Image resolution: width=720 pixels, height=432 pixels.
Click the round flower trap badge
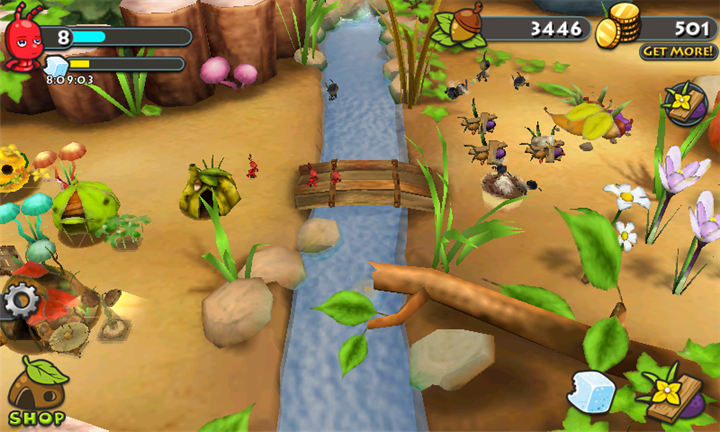pos(687,103)
